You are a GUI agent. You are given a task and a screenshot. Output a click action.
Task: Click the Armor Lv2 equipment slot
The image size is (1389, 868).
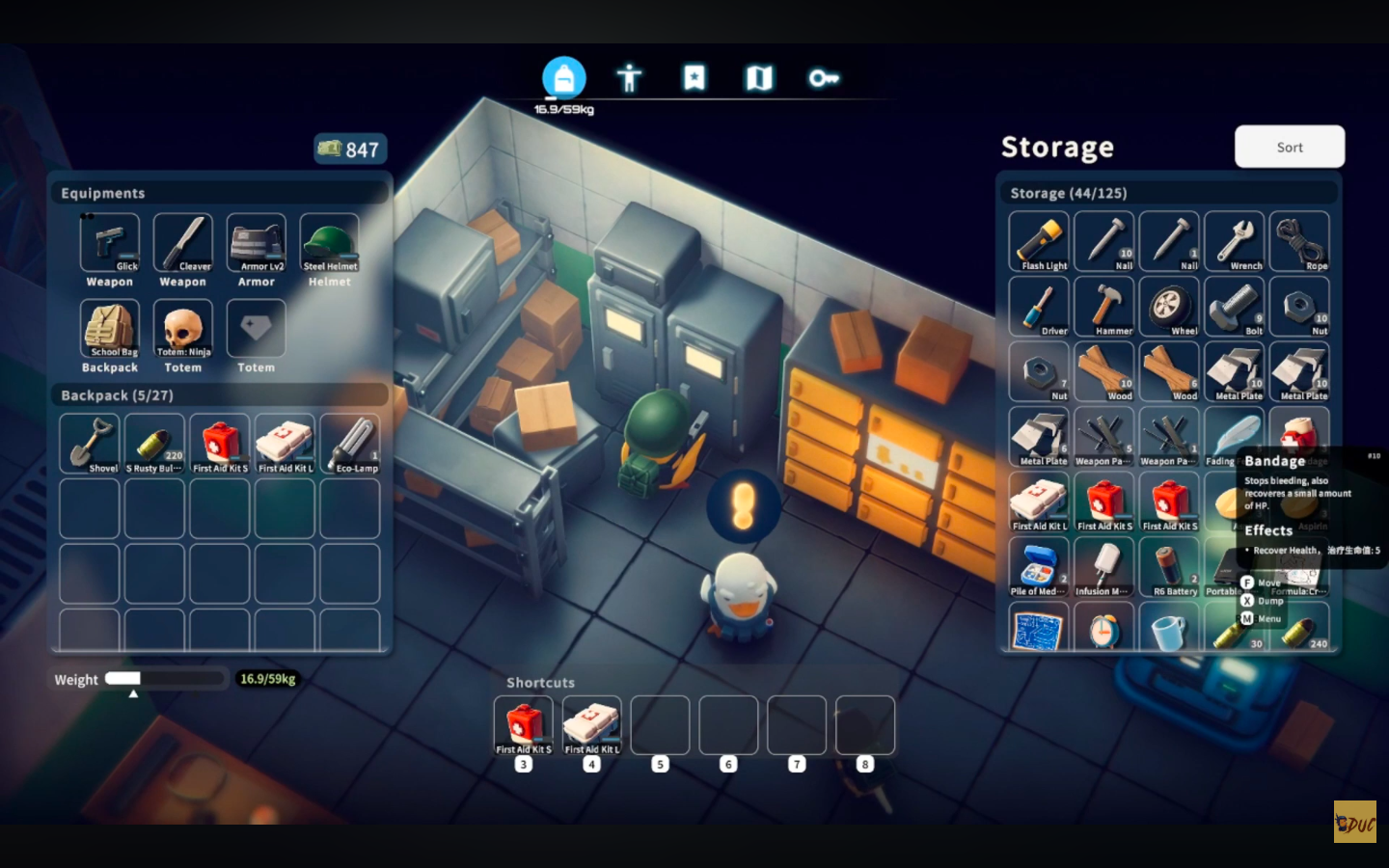pyautogui.click(x=257, y=243)
